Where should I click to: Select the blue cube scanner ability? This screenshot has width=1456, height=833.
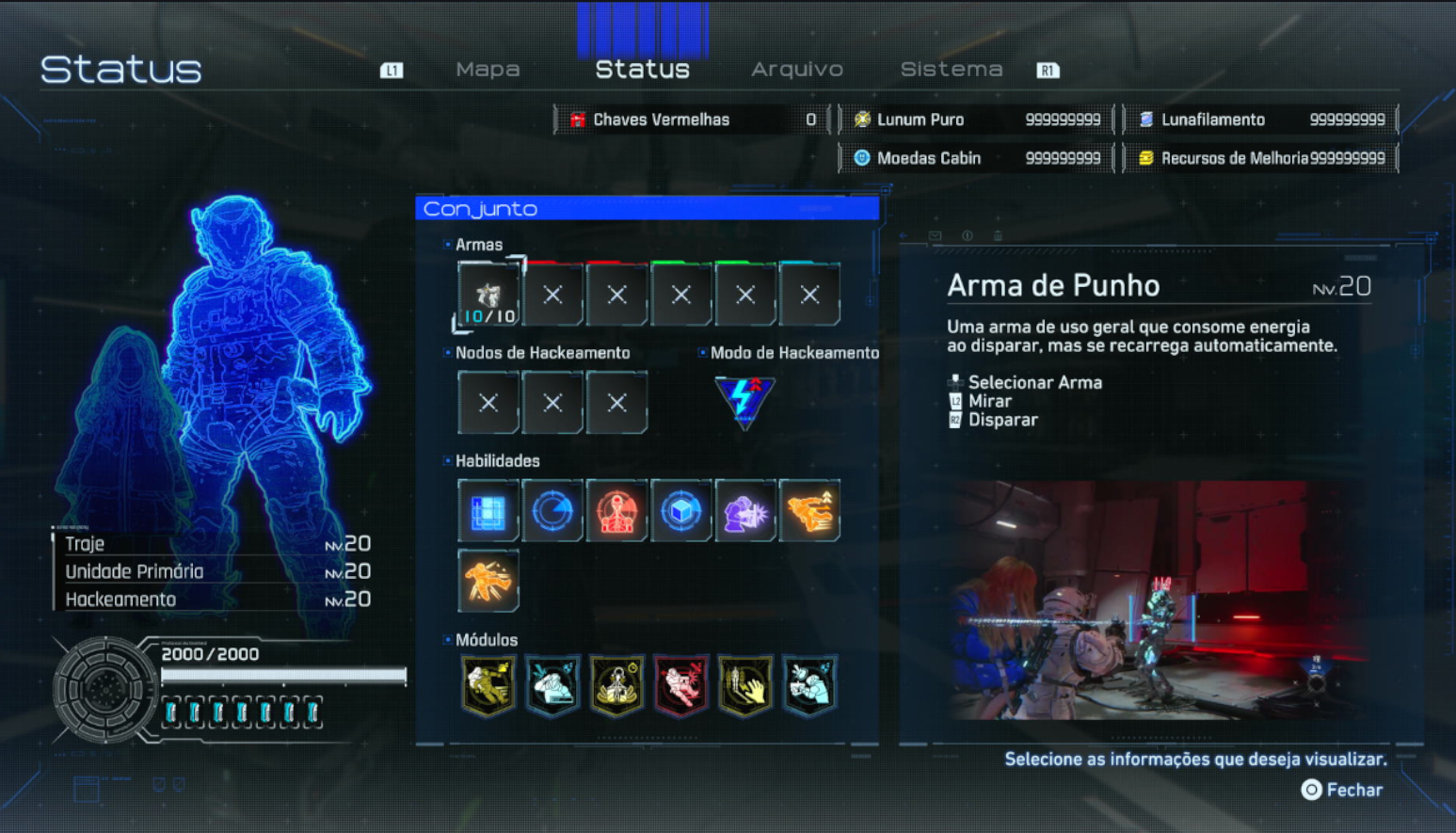coord(680,511)
